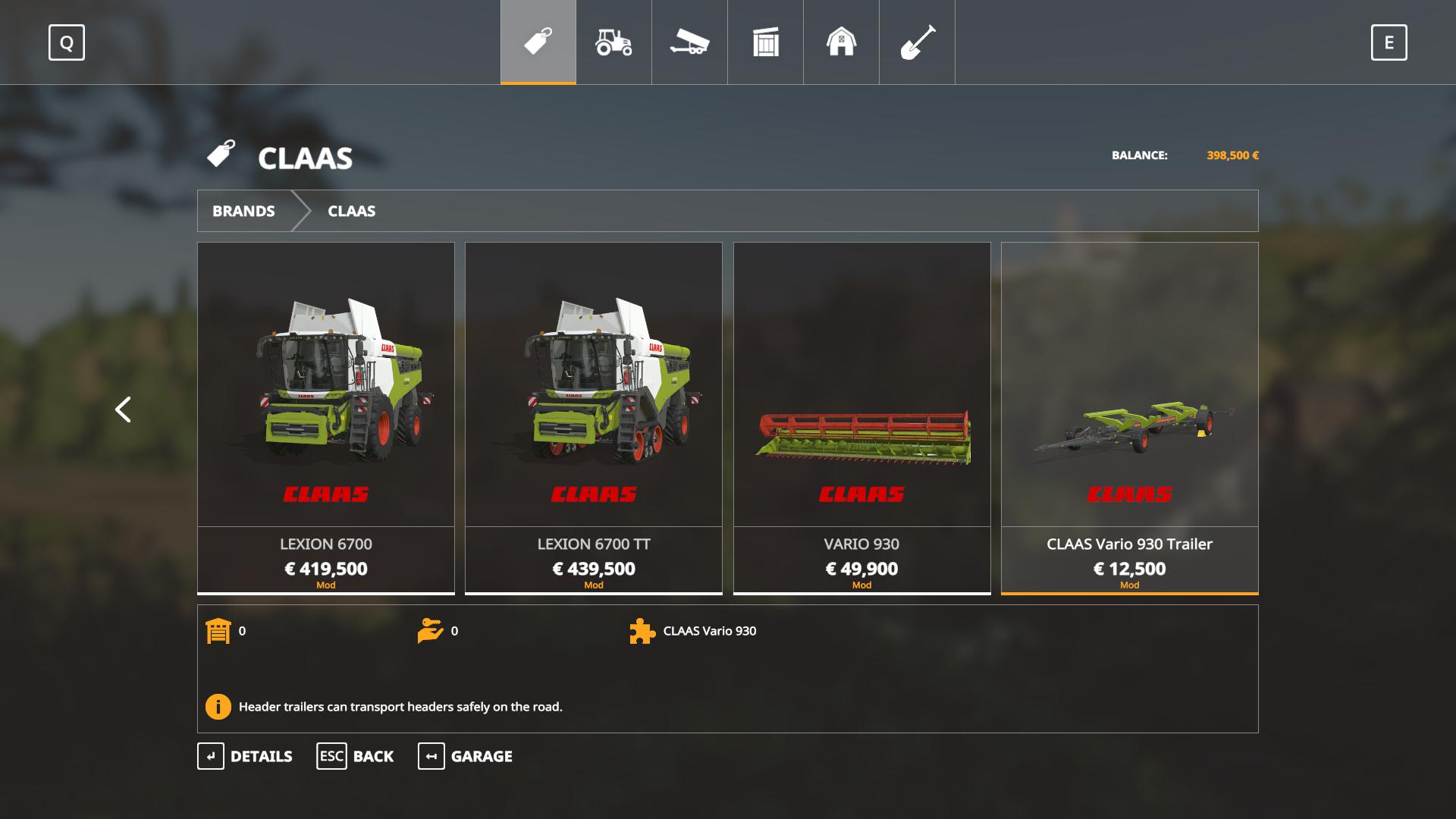Select the LEXION 6700 harvester card
The height and width of the screenshot is (819, 1456).
point(326,417)
